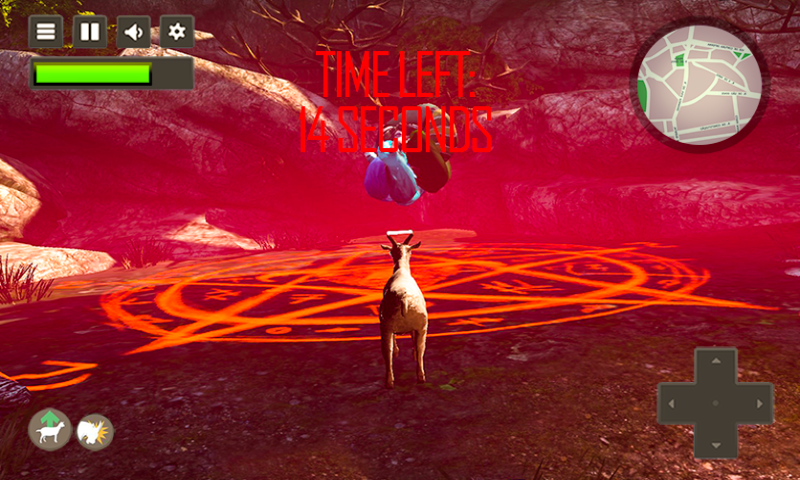
Task: Open the gear settings
Action: click(177, 32)
